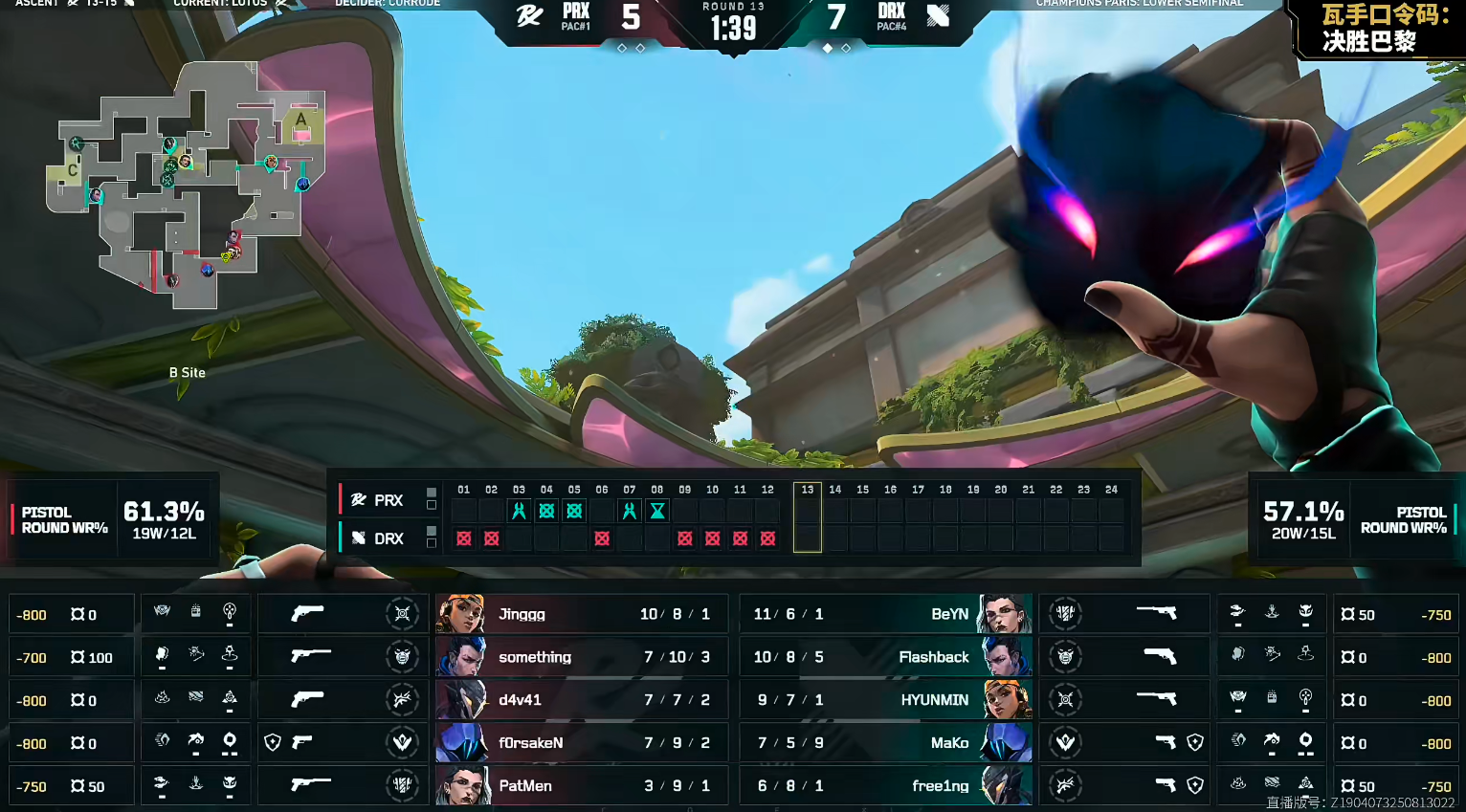Image resolution: width=1466 pixels, height=812 pixels.
Task: Click the Ascent minimap
Action: point(187,182)
